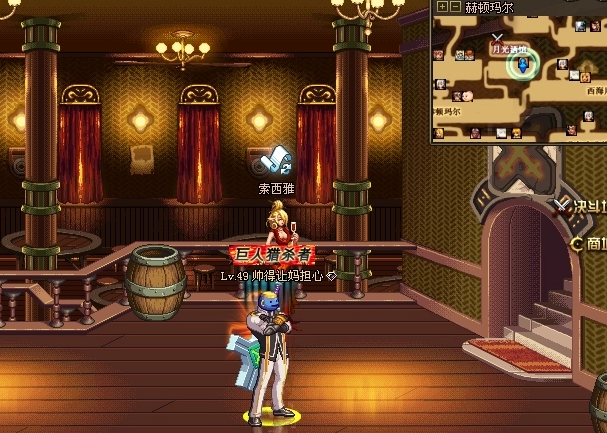
Task: Zoom in the minimap with the plus button
Action: click(x=442, y=6)
